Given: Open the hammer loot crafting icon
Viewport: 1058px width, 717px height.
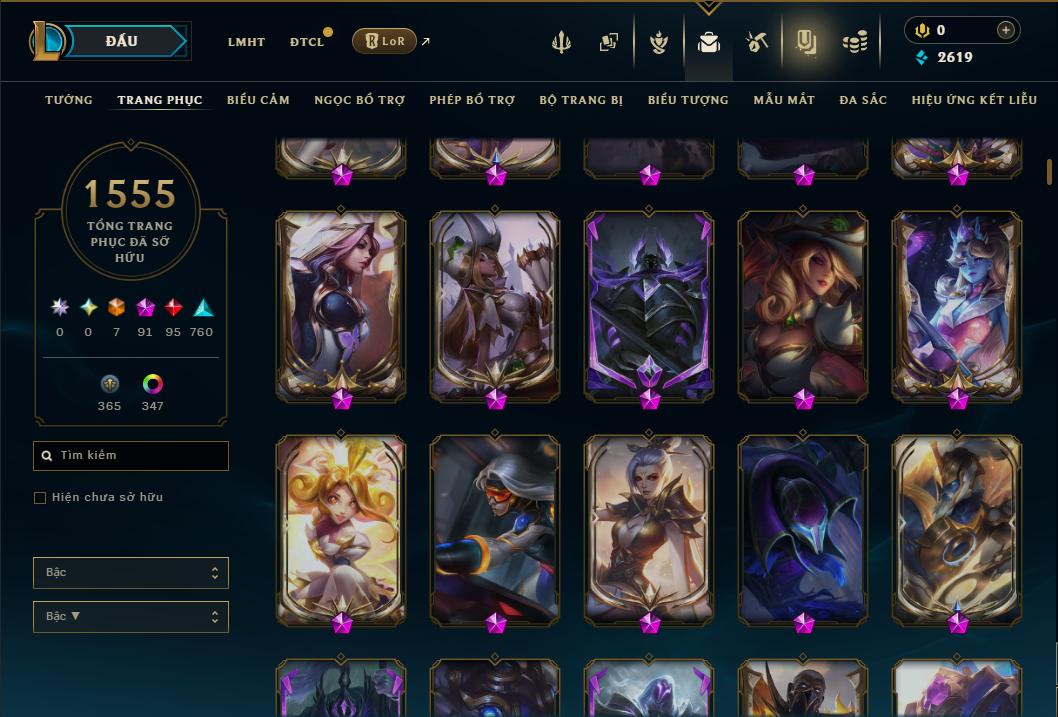Looking at the screenshot, I should [757, 42].
